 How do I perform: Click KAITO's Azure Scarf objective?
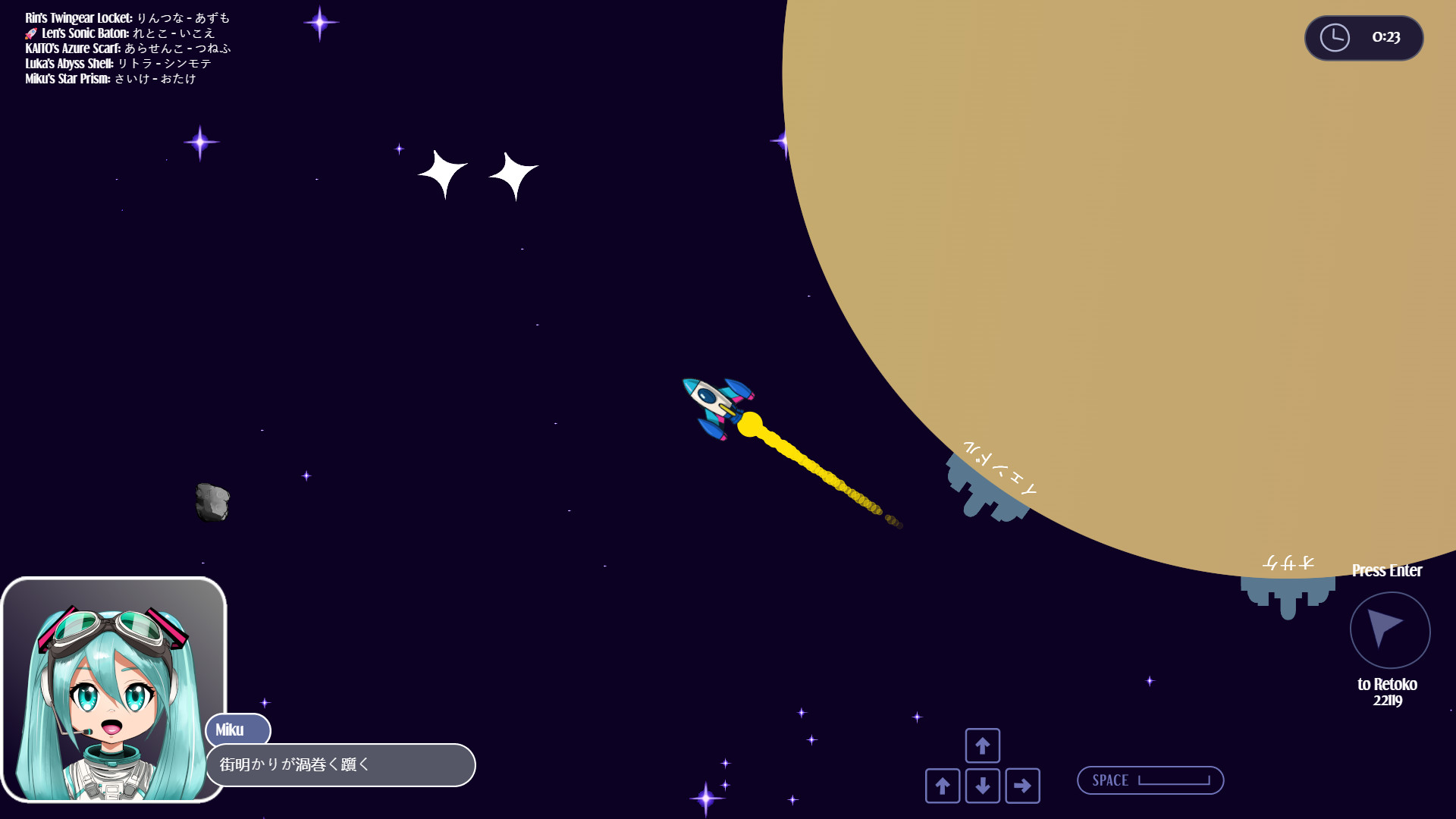pyautogui.click(x=127, y=49)
